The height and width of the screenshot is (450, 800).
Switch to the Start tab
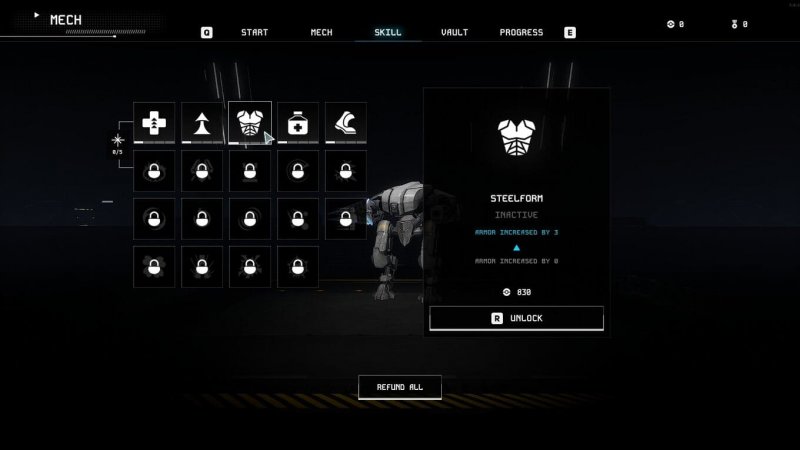pyautogui.click(x=254, y=32)
